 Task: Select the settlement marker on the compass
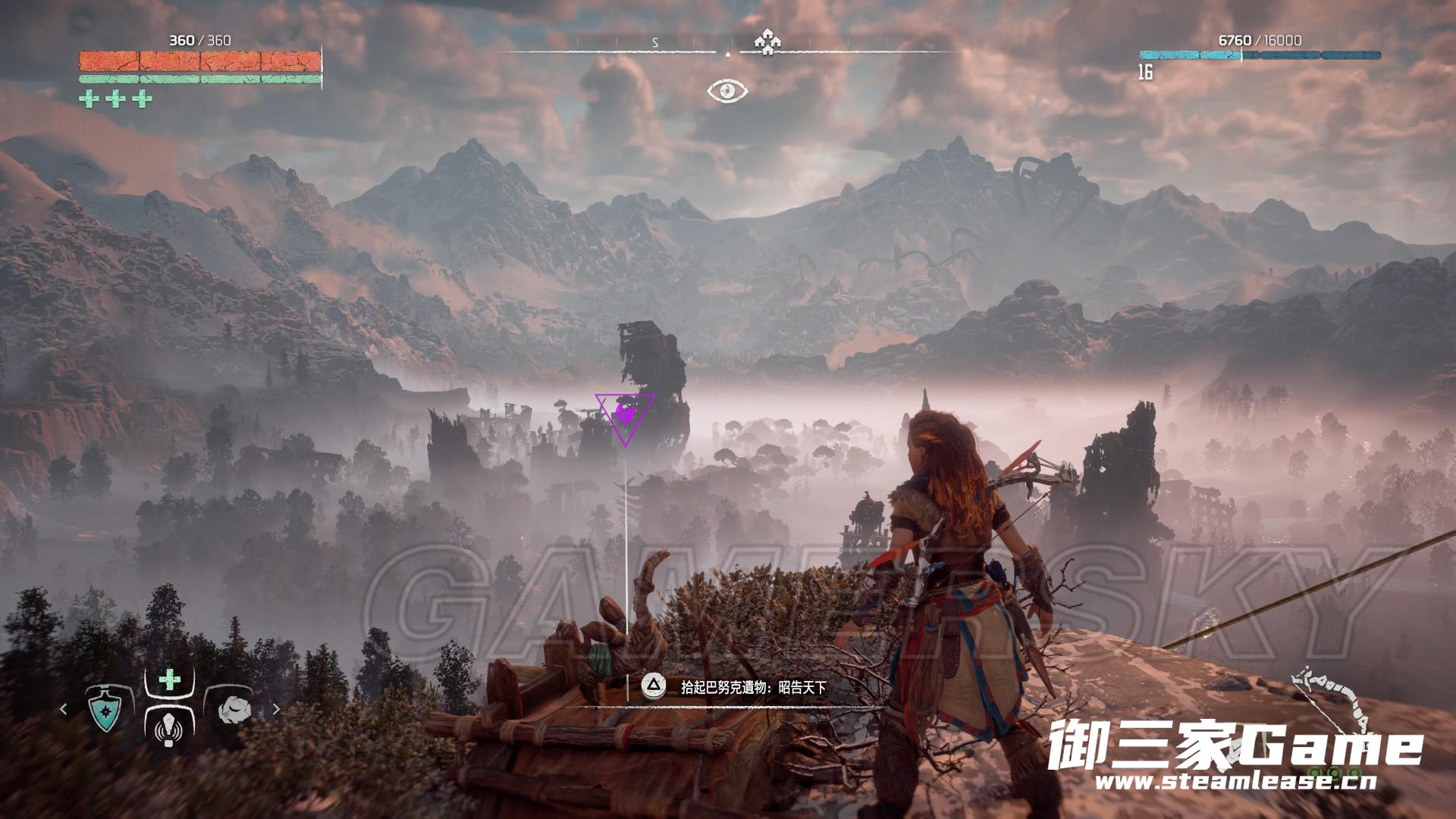[767, 42]
